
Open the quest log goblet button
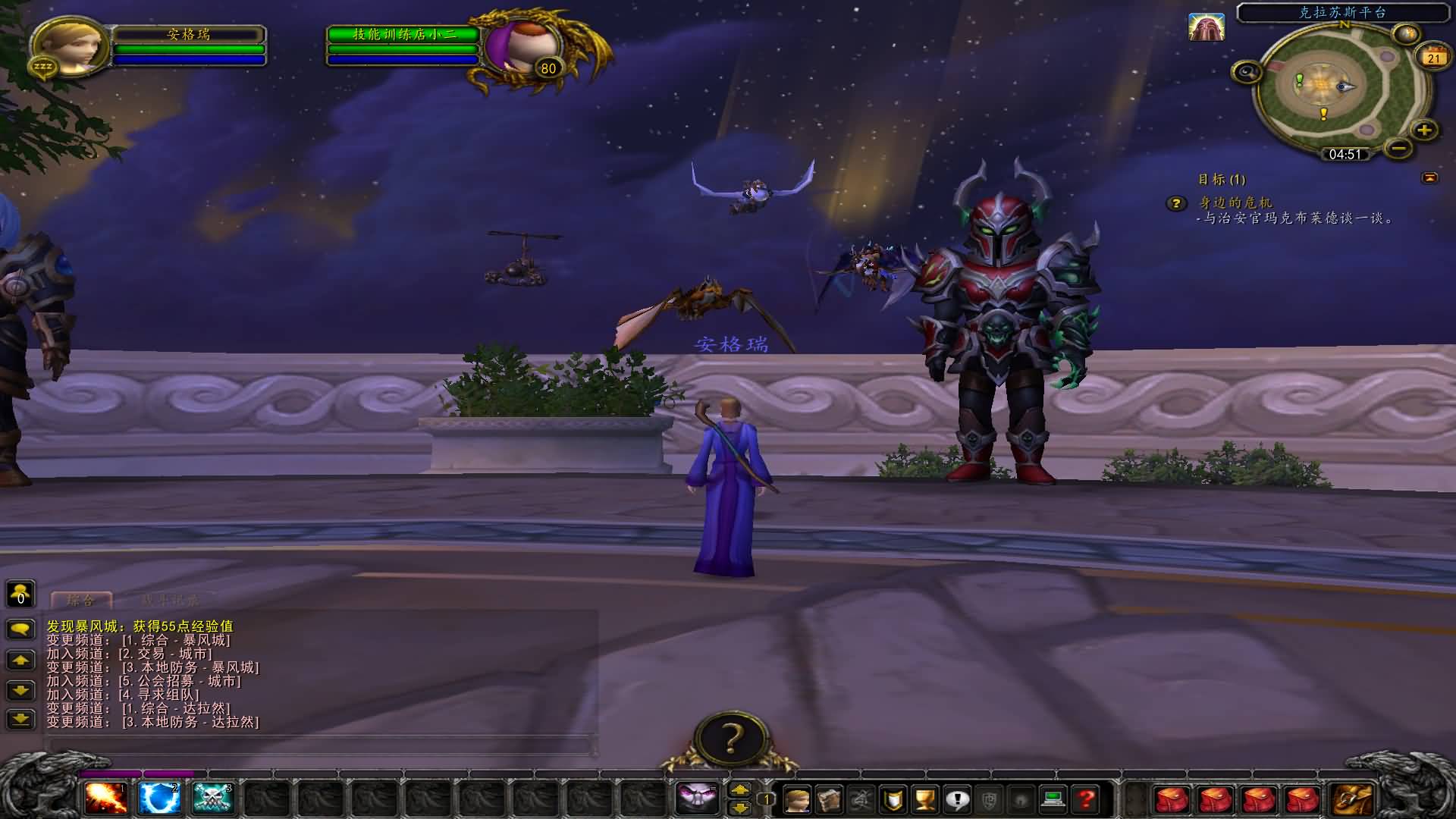tap(925, 799)
